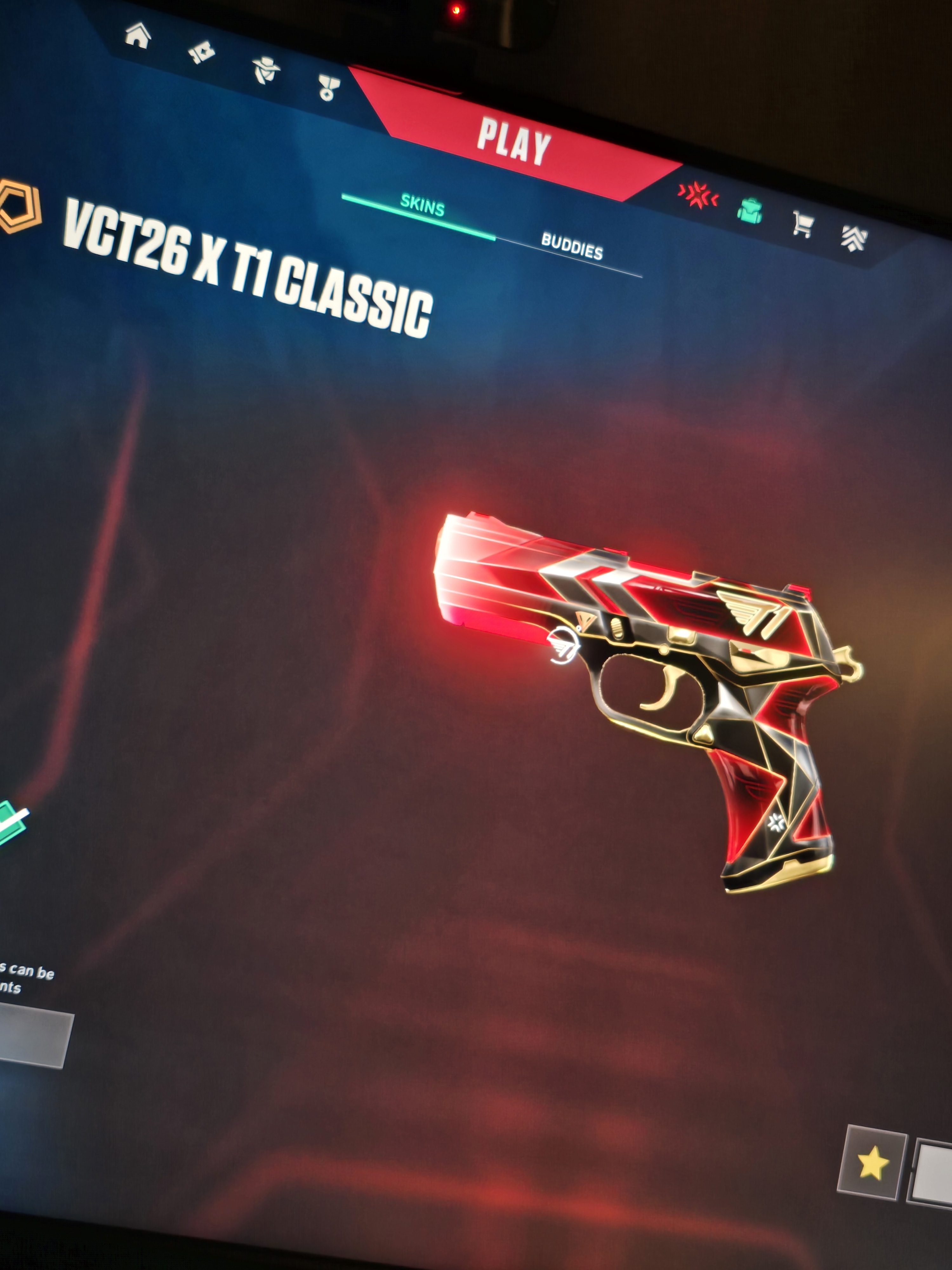Screen dimensions: 952x1270
Task: Click the stacked chevrons icon
Action: [x=854, y=238]
